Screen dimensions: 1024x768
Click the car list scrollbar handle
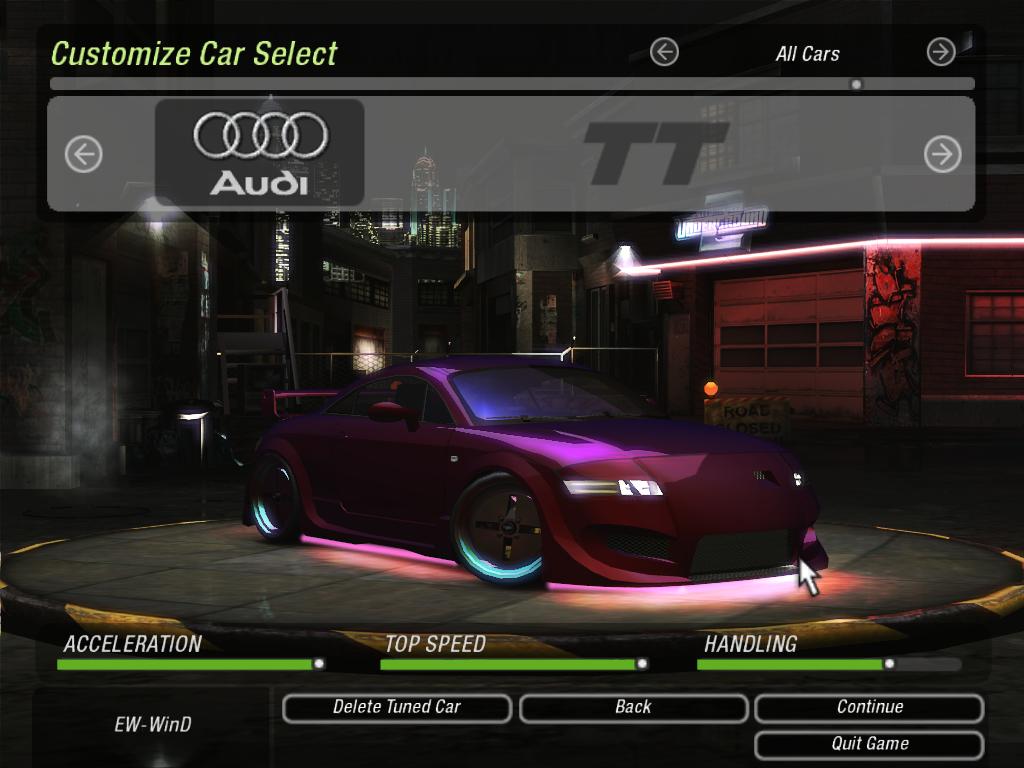pos(856,85)
